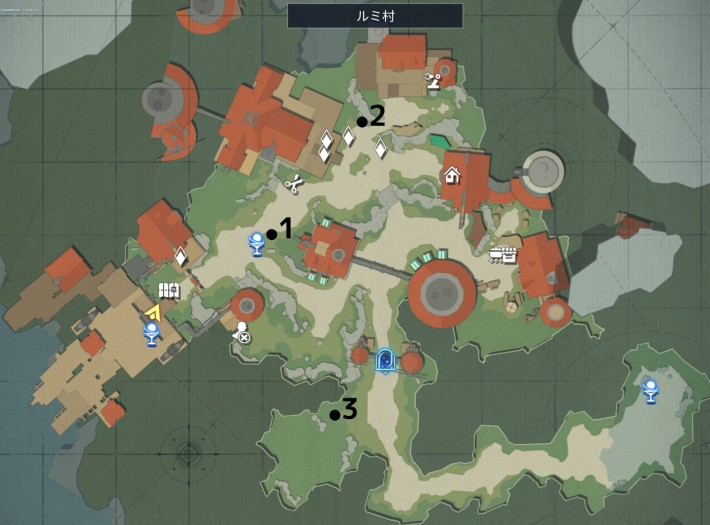Viewport: 710px width, 525px height.
Task: Select the house icon marker
Action: 452,176
